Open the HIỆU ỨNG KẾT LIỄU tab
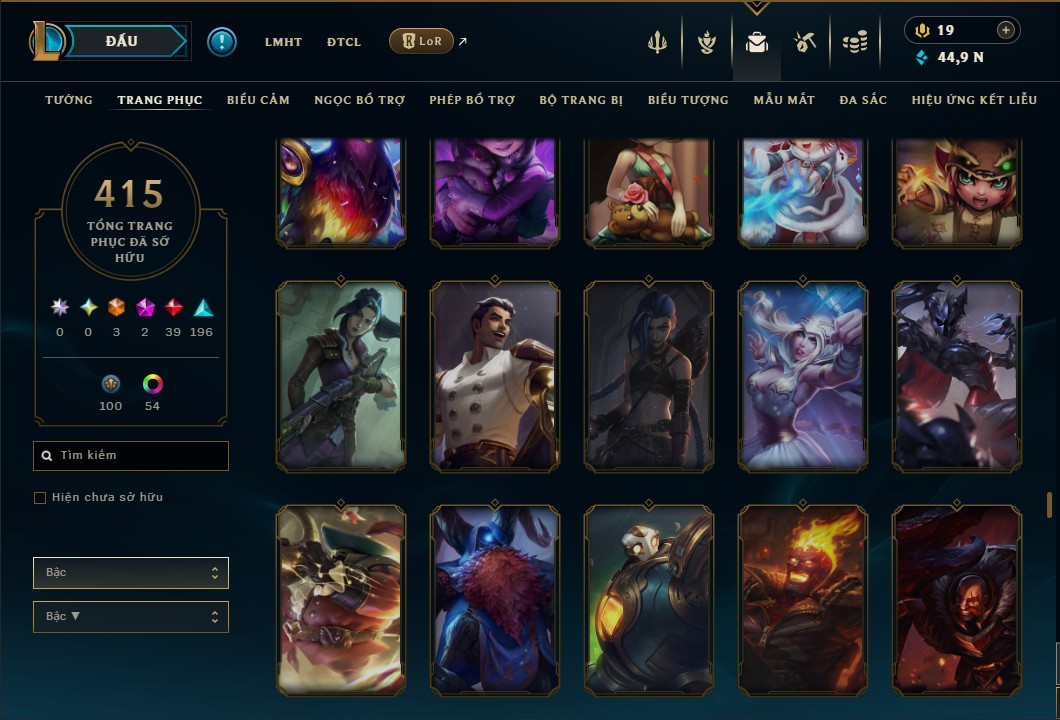This screenshot has height=720, width=1060. (x=974, y=100)
